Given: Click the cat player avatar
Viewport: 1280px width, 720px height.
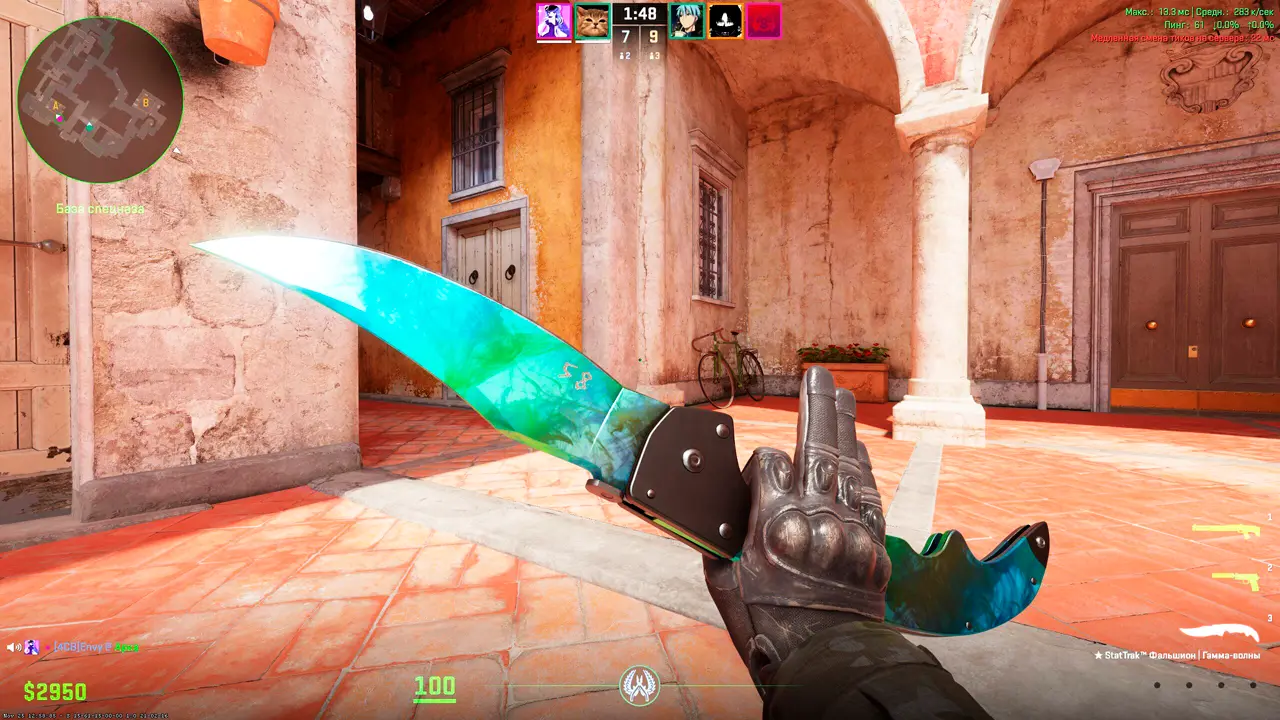Looking at the screenshot, I should [593, 21].
